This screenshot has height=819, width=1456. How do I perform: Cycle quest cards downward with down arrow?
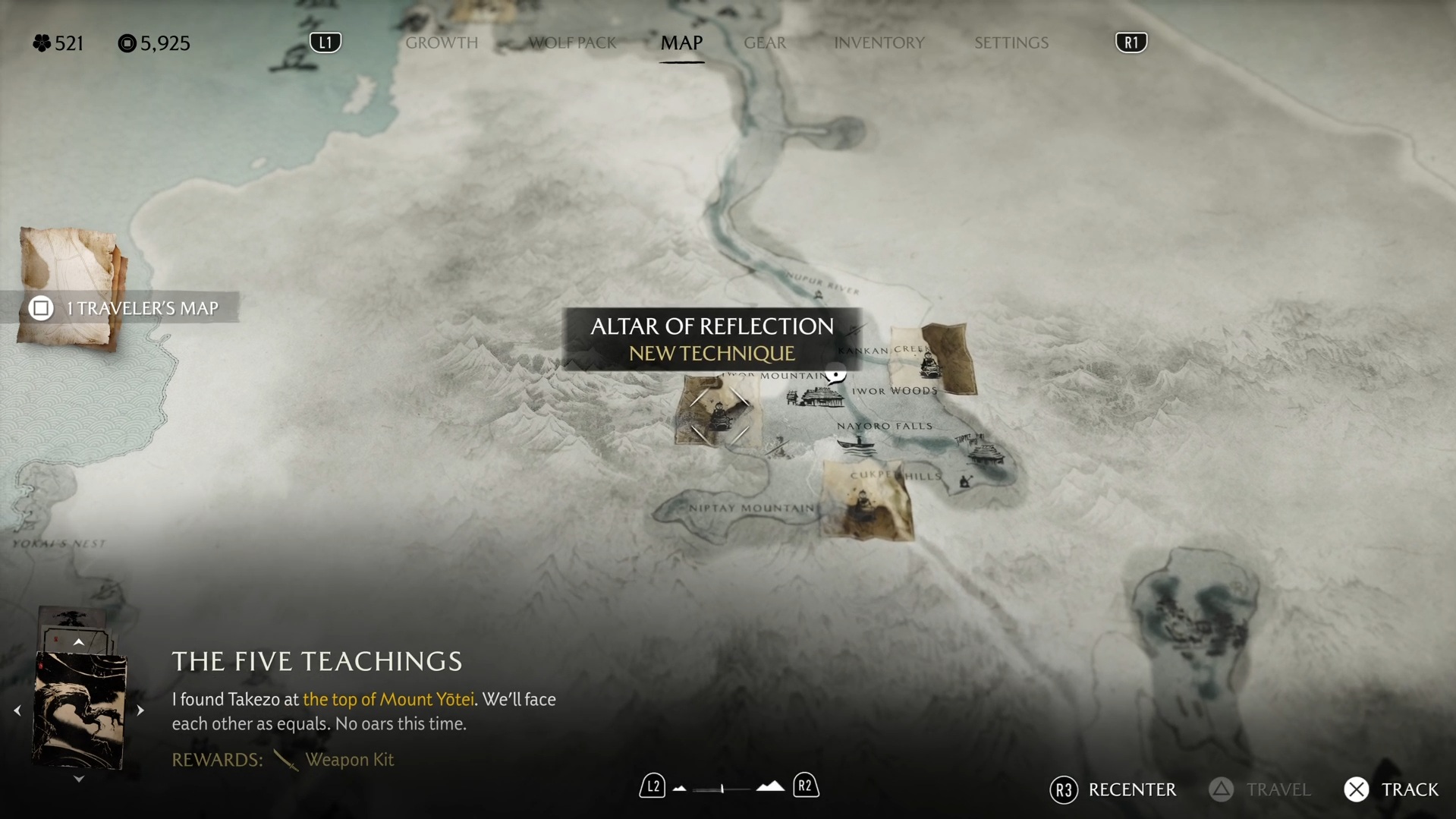click(78, 780)
